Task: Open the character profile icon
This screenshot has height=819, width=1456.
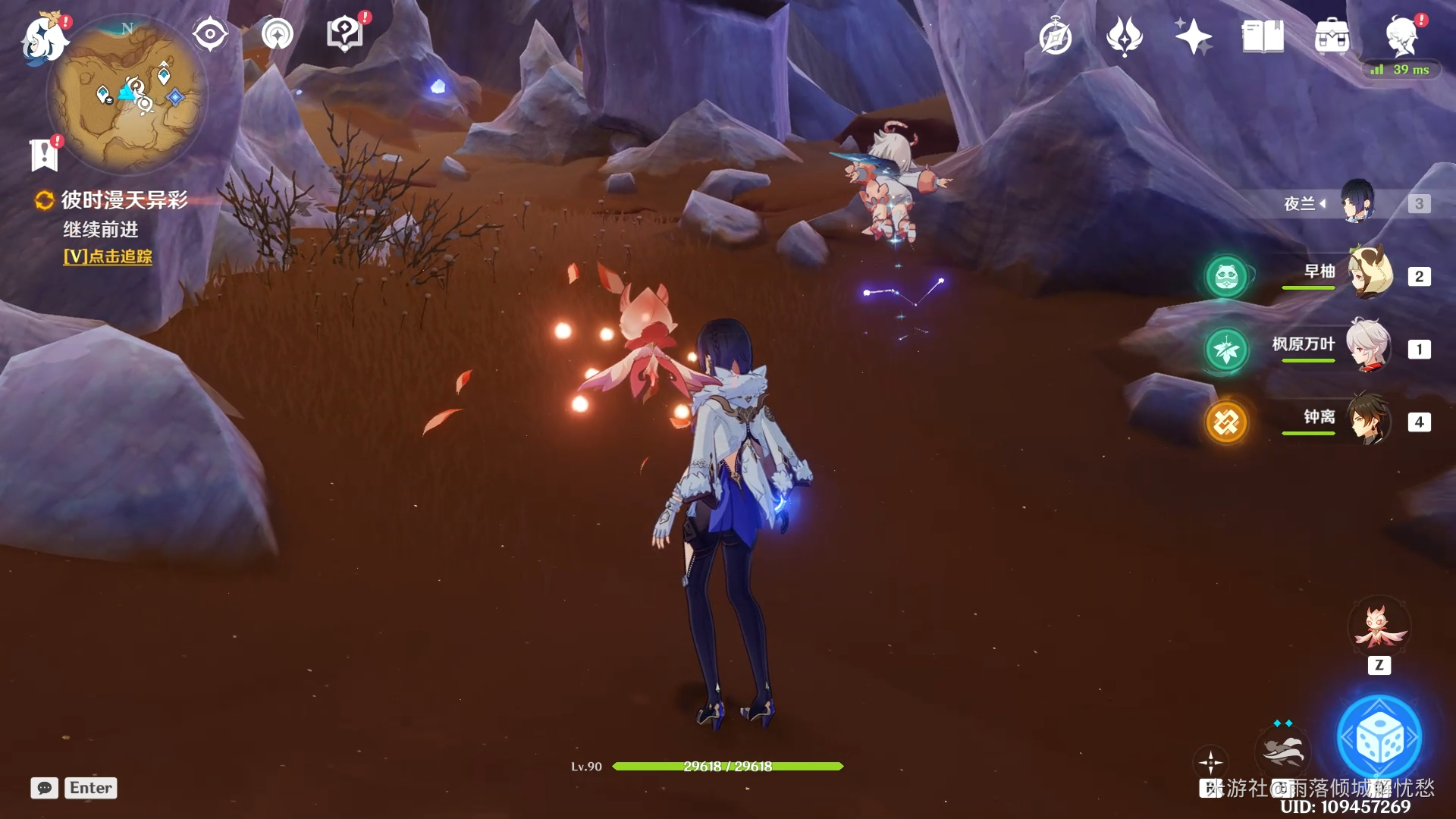Action: (1401, 36)
